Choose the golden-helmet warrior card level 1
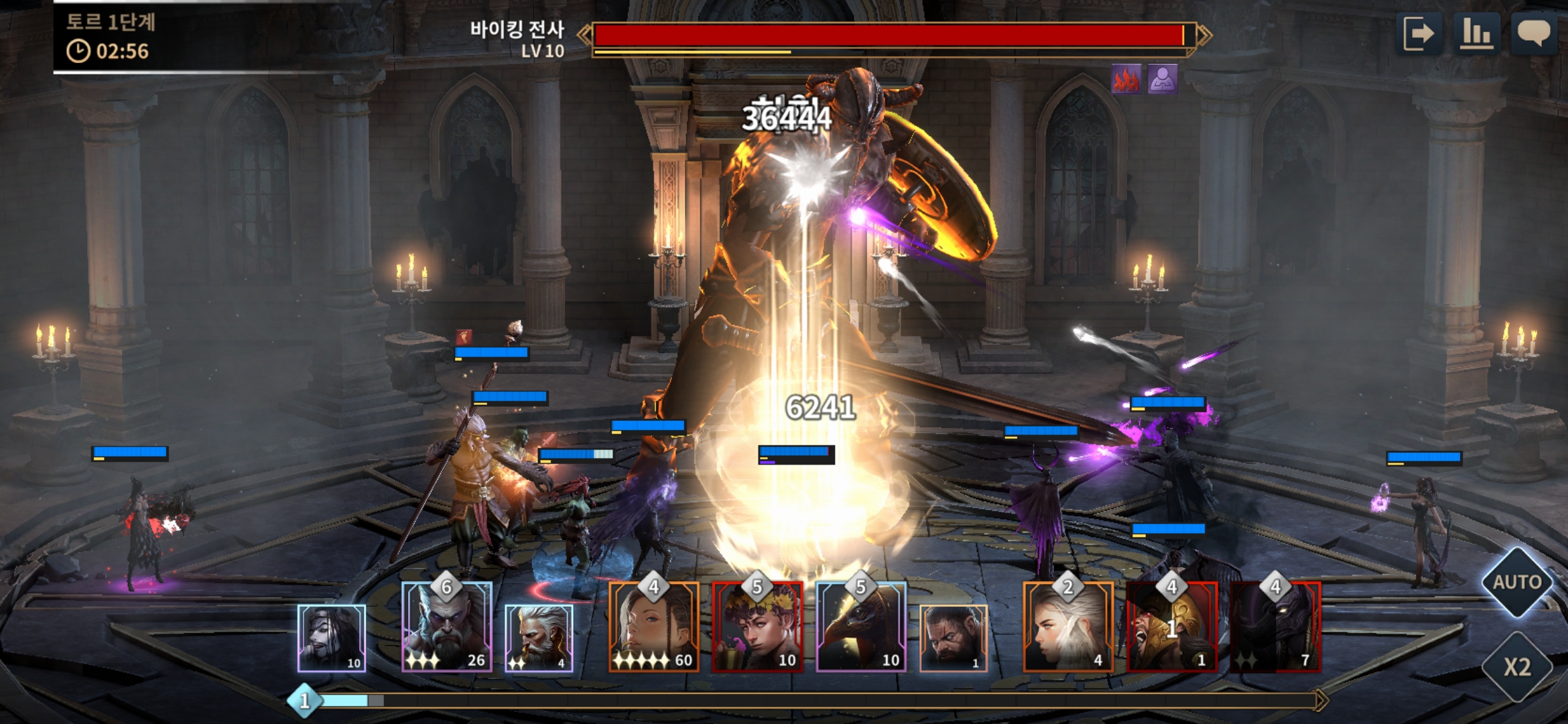The height and width of the screenshot is (724, 1568). click(1172, 627)
